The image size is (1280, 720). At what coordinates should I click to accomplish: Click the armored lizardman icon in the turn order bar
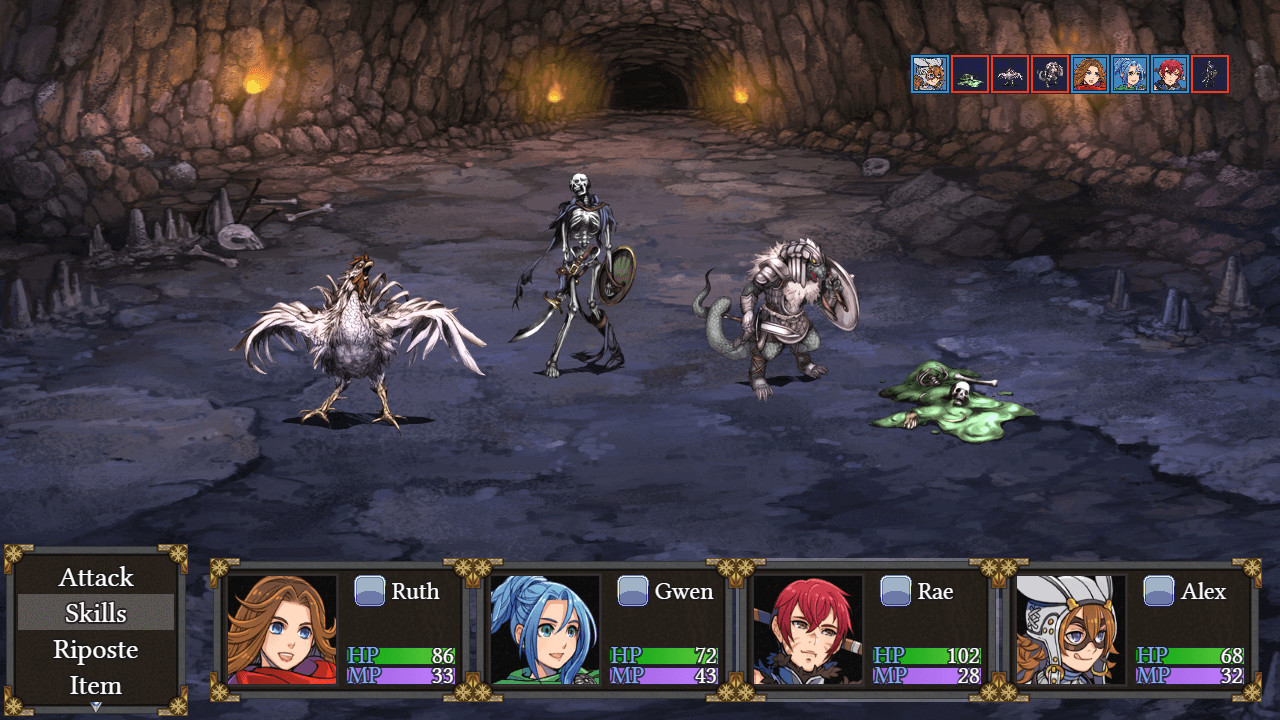point(1049,73)
